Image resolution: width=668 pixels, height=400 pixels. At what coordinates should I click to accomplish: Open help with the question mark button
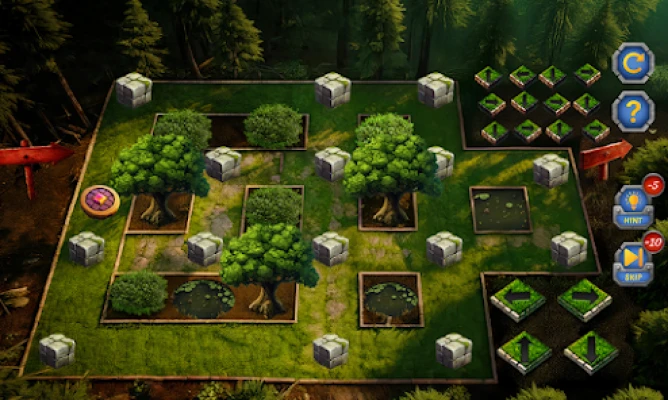click(632, 111)
